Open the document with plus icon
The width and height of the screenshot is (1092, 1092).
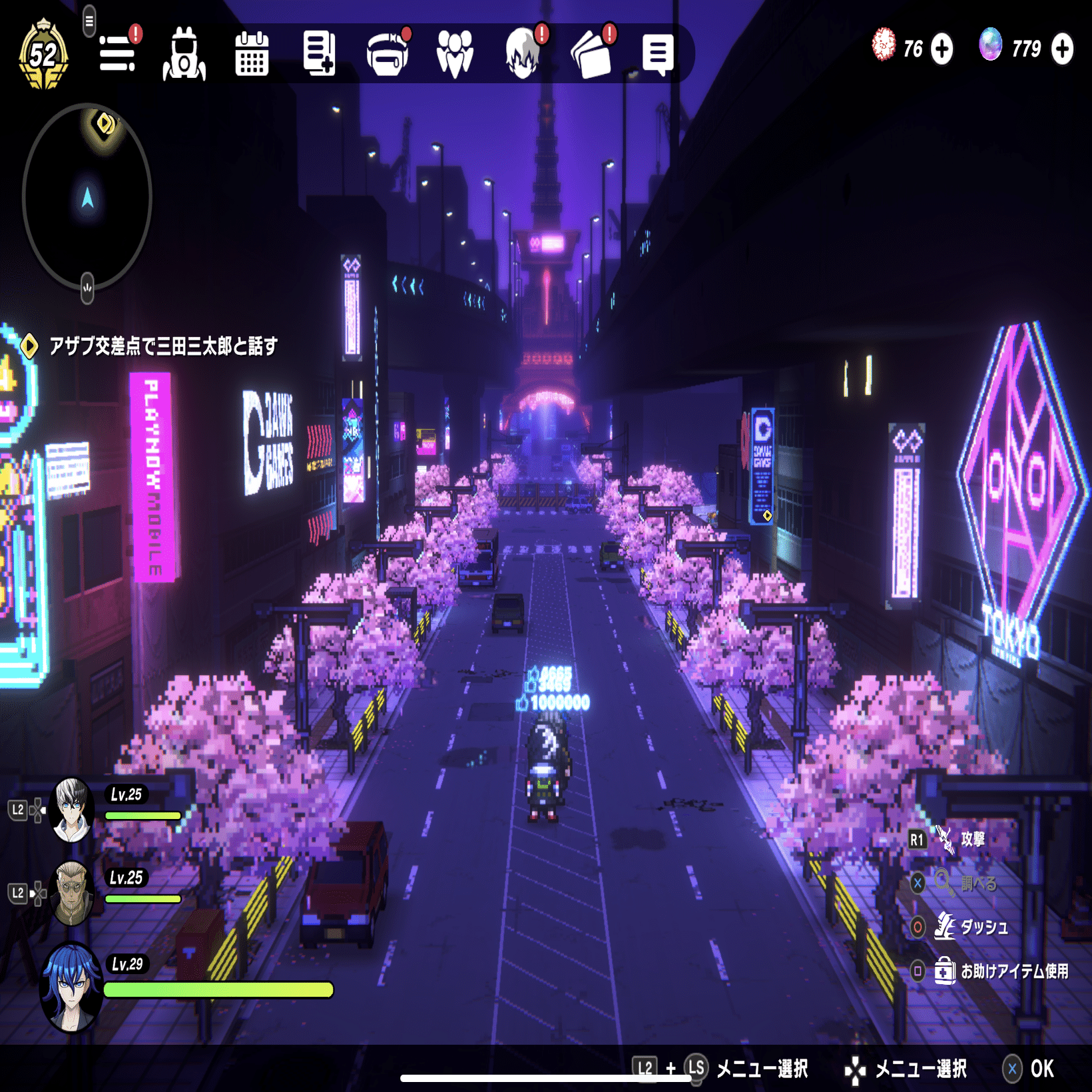[x=319, y=53]
